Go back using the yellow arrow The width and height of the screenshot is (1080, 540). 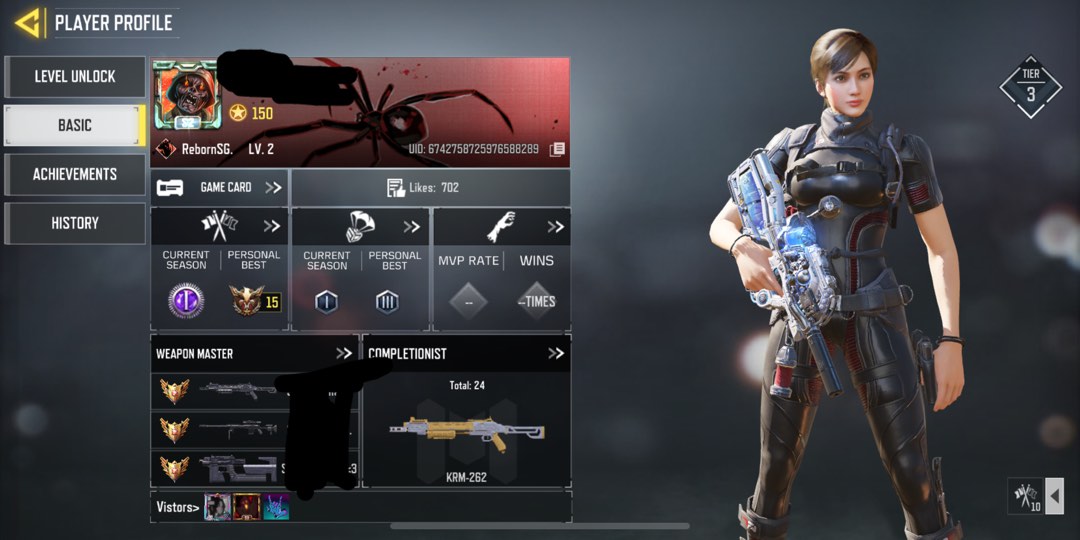(x=27, y=22)
